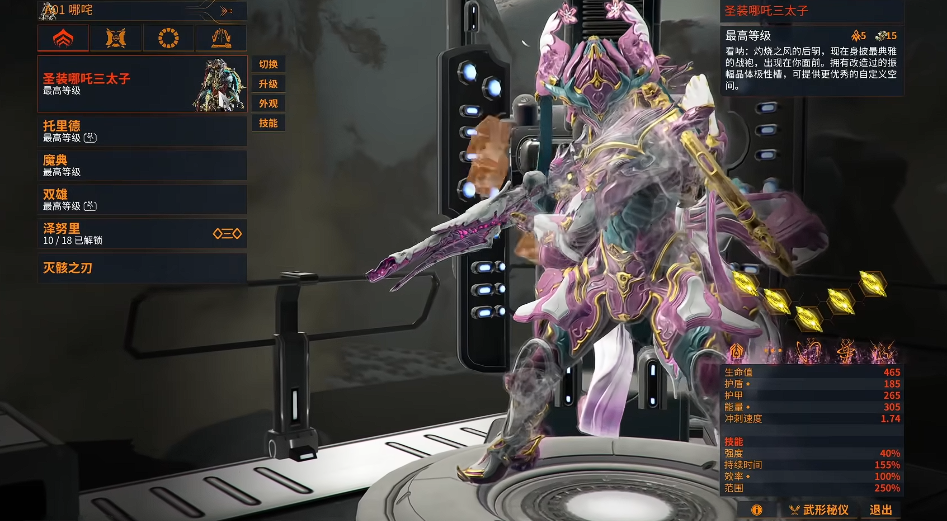
Task: Exit the arsenal with 退出
Action: point(880,510)
